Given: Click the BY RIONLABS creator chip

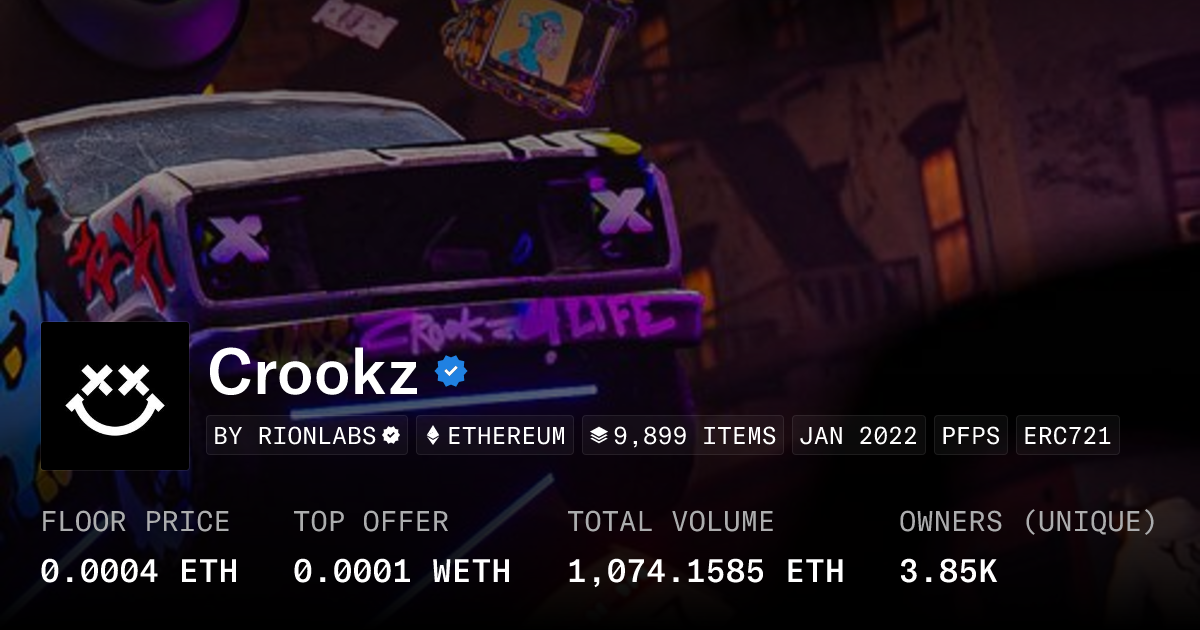Looking at the screenshot, I should 307,436.
